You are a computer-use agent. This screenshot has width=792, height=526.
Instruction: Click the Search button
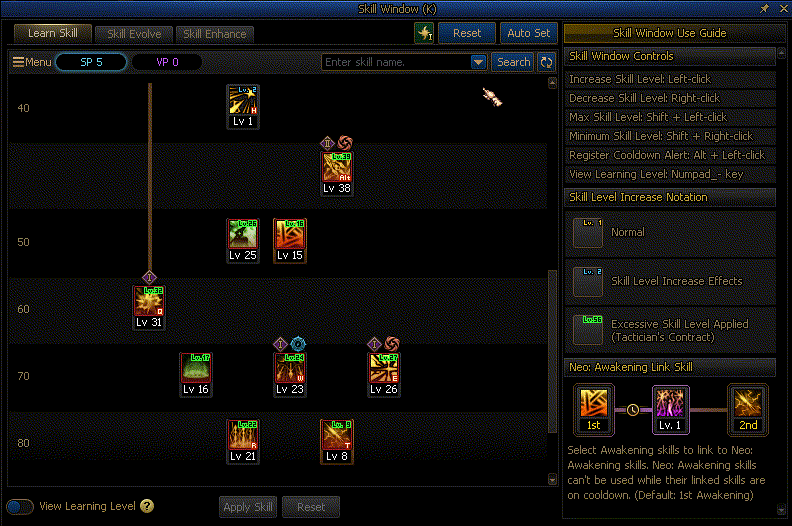tap(513, 62)
